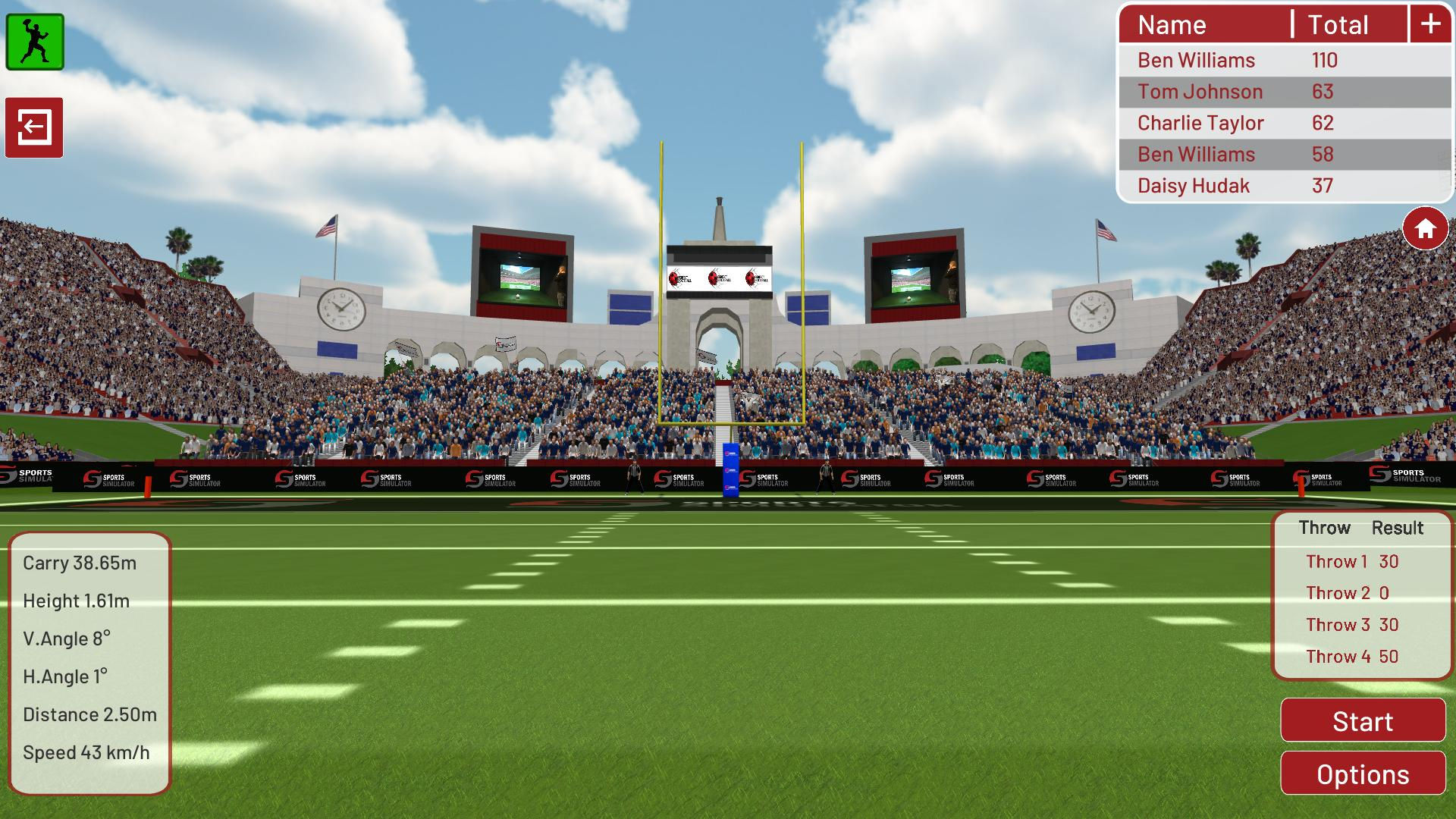Click the Throw Result panel header

click(1362, 527)
